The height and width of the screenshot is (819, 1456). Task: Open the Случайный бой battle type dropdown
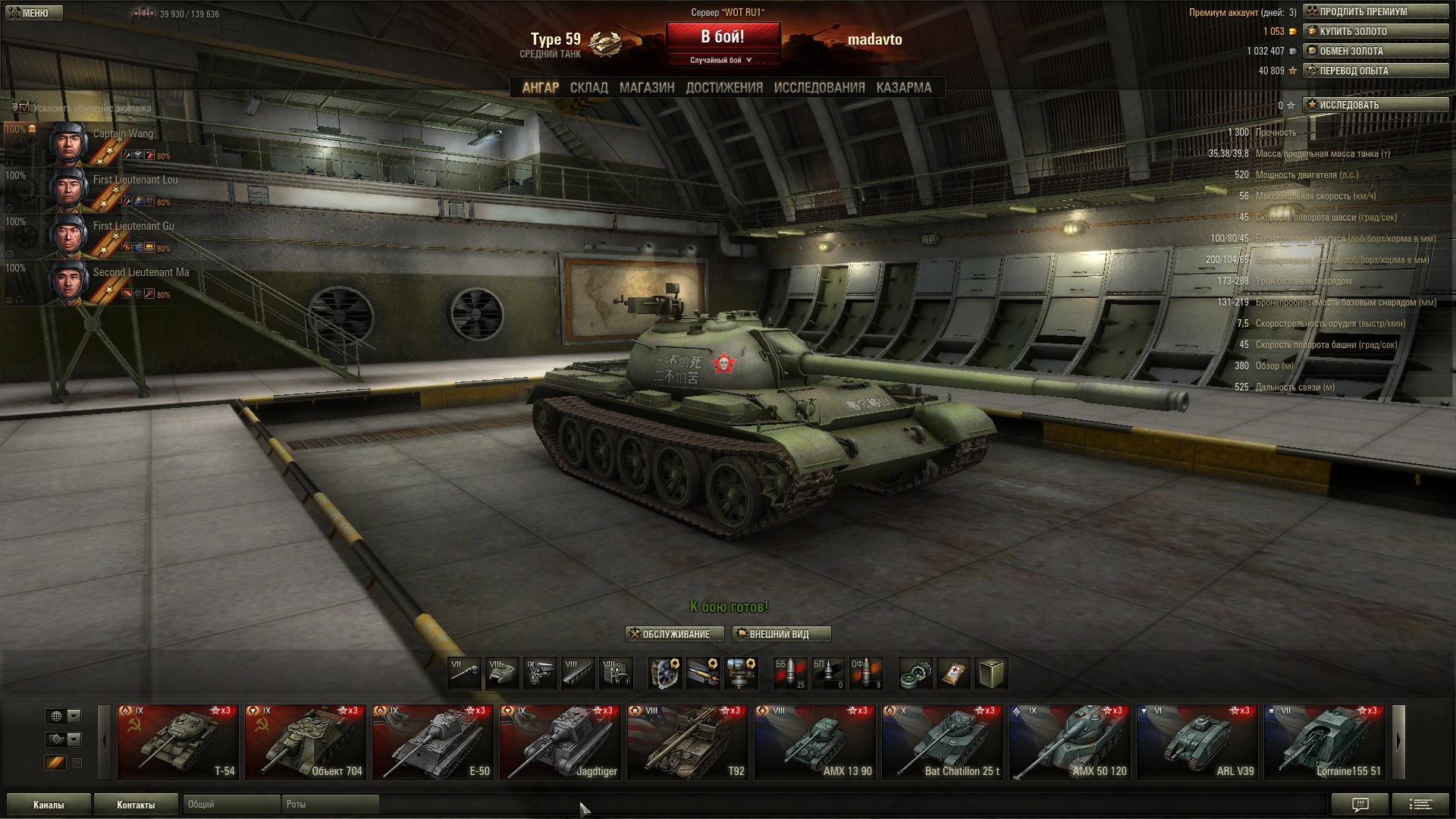coord(722,60)
